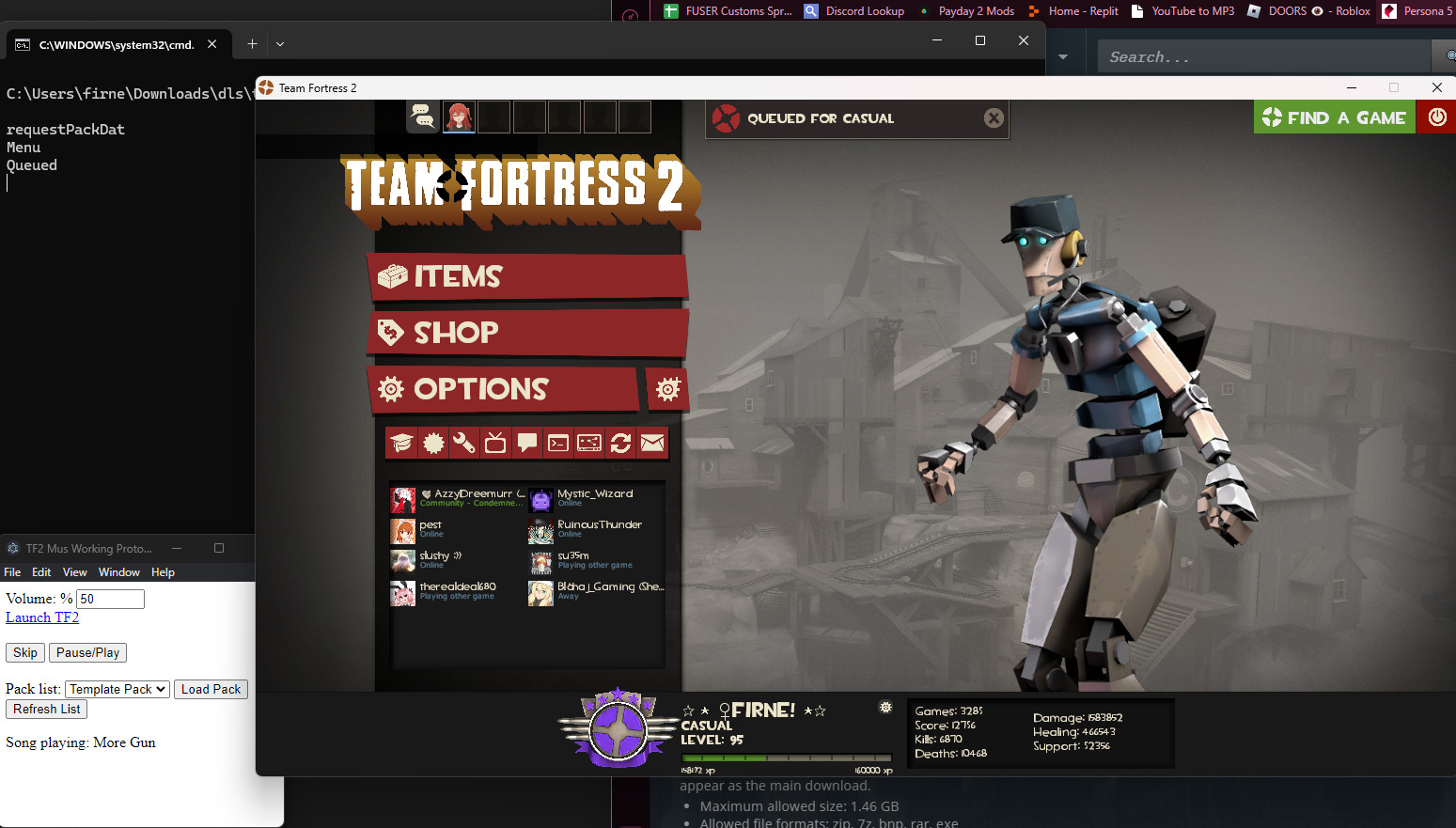Open the developer console icon
This screenshot has height=828, width=1456.
[558, 443]
